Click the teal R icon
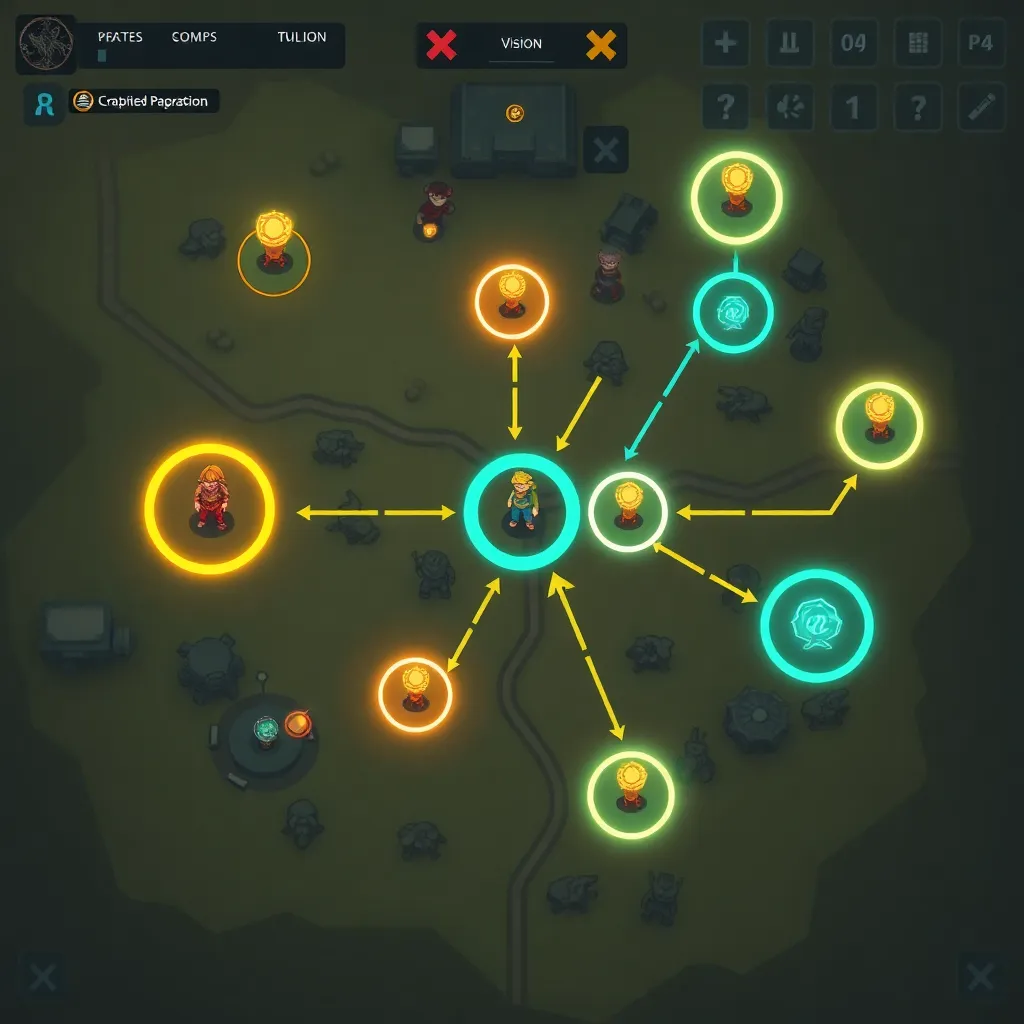This screenshot has width=1024, height=1024. pos(44,103)
